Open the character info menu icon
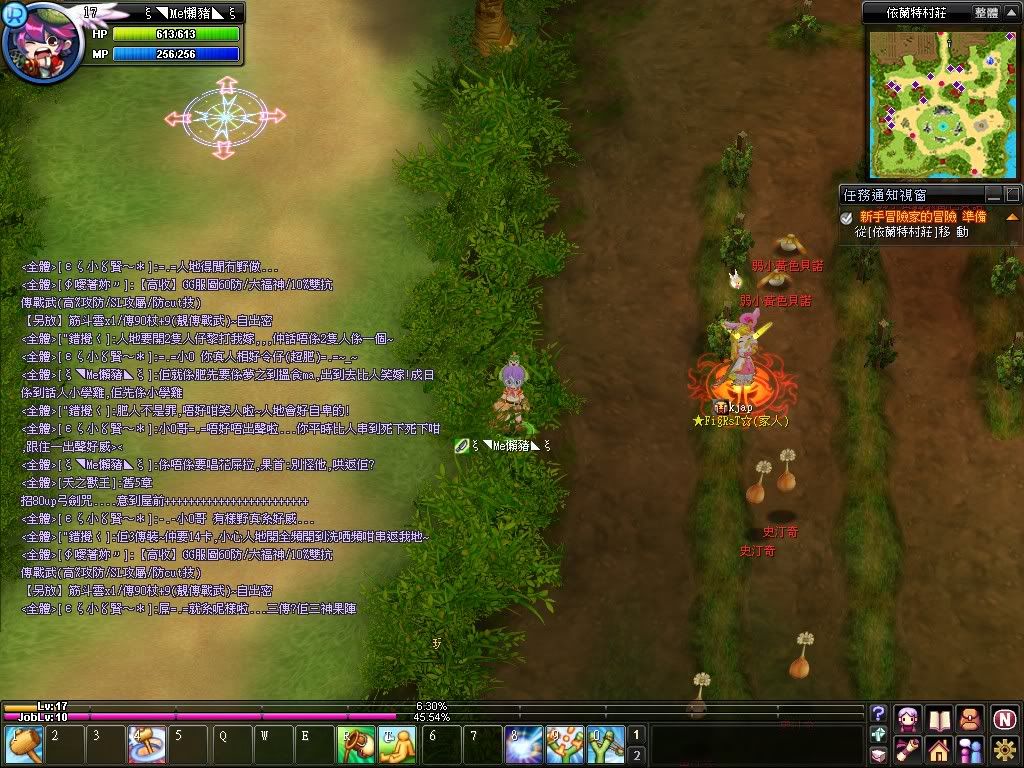This screenshot has width=1024, height=768. point(909,718)
